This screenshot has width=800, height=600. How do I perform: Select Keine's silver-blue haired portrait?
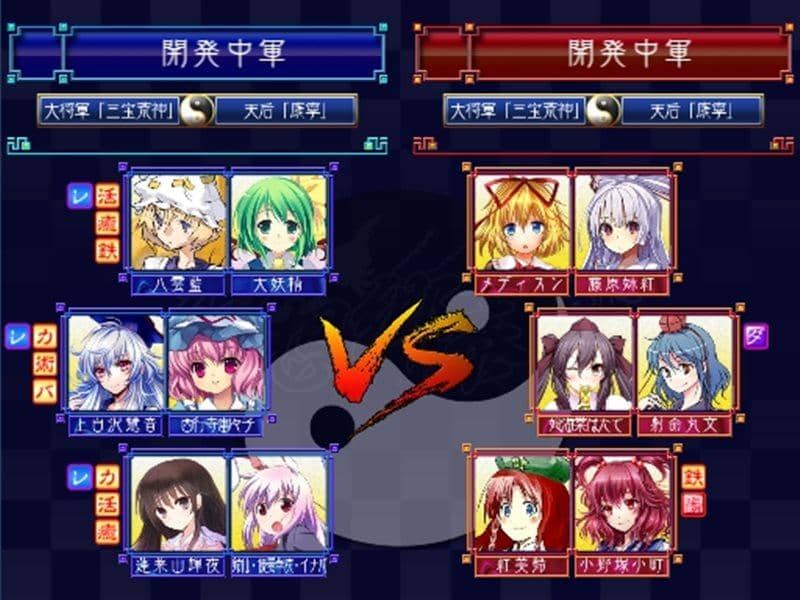pyautogui.click(x=115, y=362)
